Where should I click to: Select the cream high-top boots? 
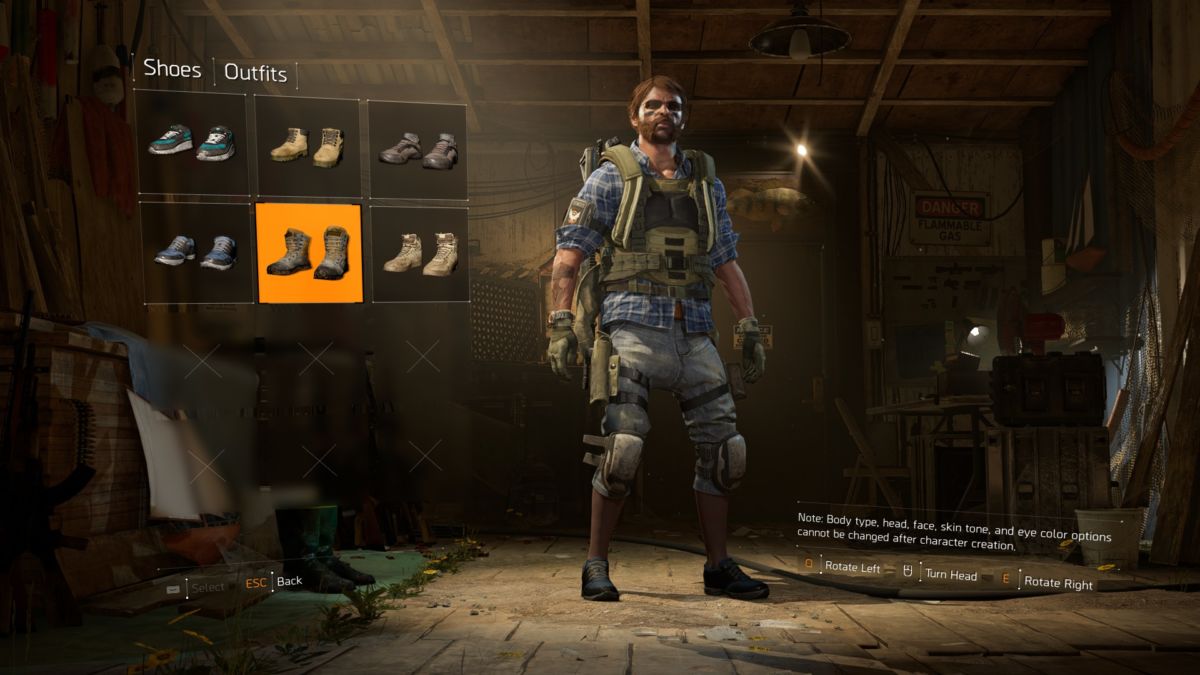point(420,254)
